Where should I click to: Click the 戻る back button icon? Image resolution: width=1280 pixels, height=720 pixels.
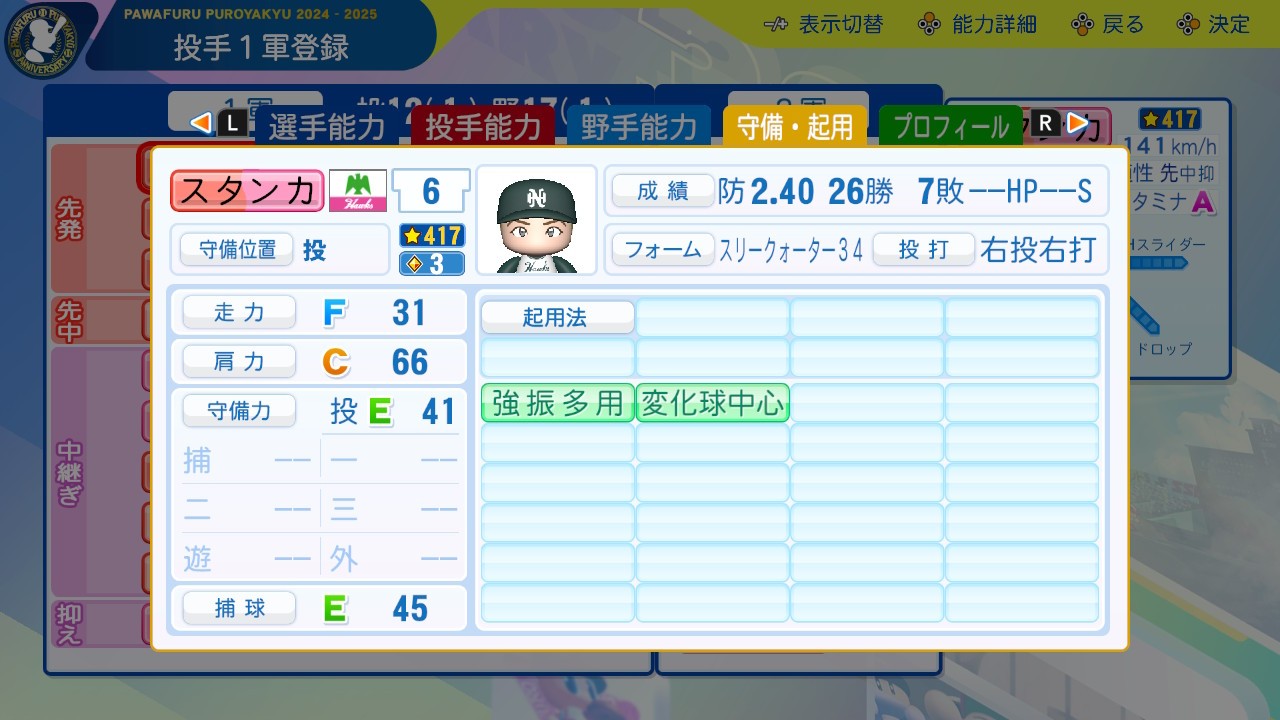[1082, 24]
